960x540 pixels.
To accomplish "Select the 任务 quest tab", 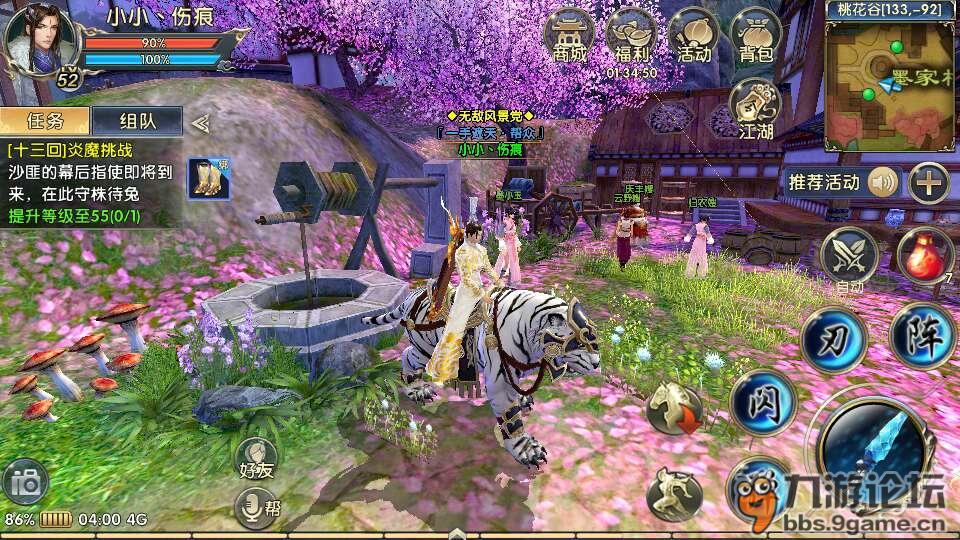I will (46, 121).
